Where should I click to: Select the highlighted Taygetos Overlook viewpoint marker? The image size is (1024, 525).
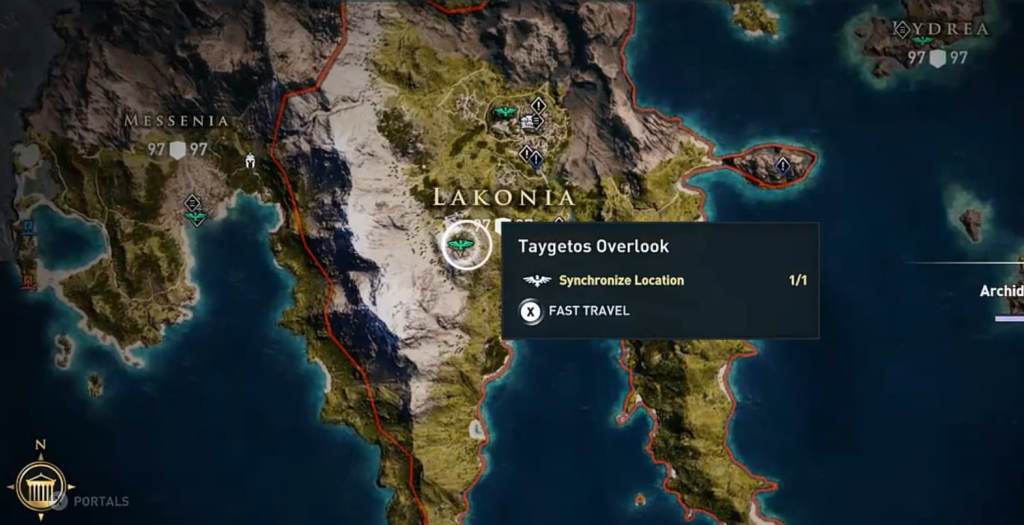tap(462, 245)
